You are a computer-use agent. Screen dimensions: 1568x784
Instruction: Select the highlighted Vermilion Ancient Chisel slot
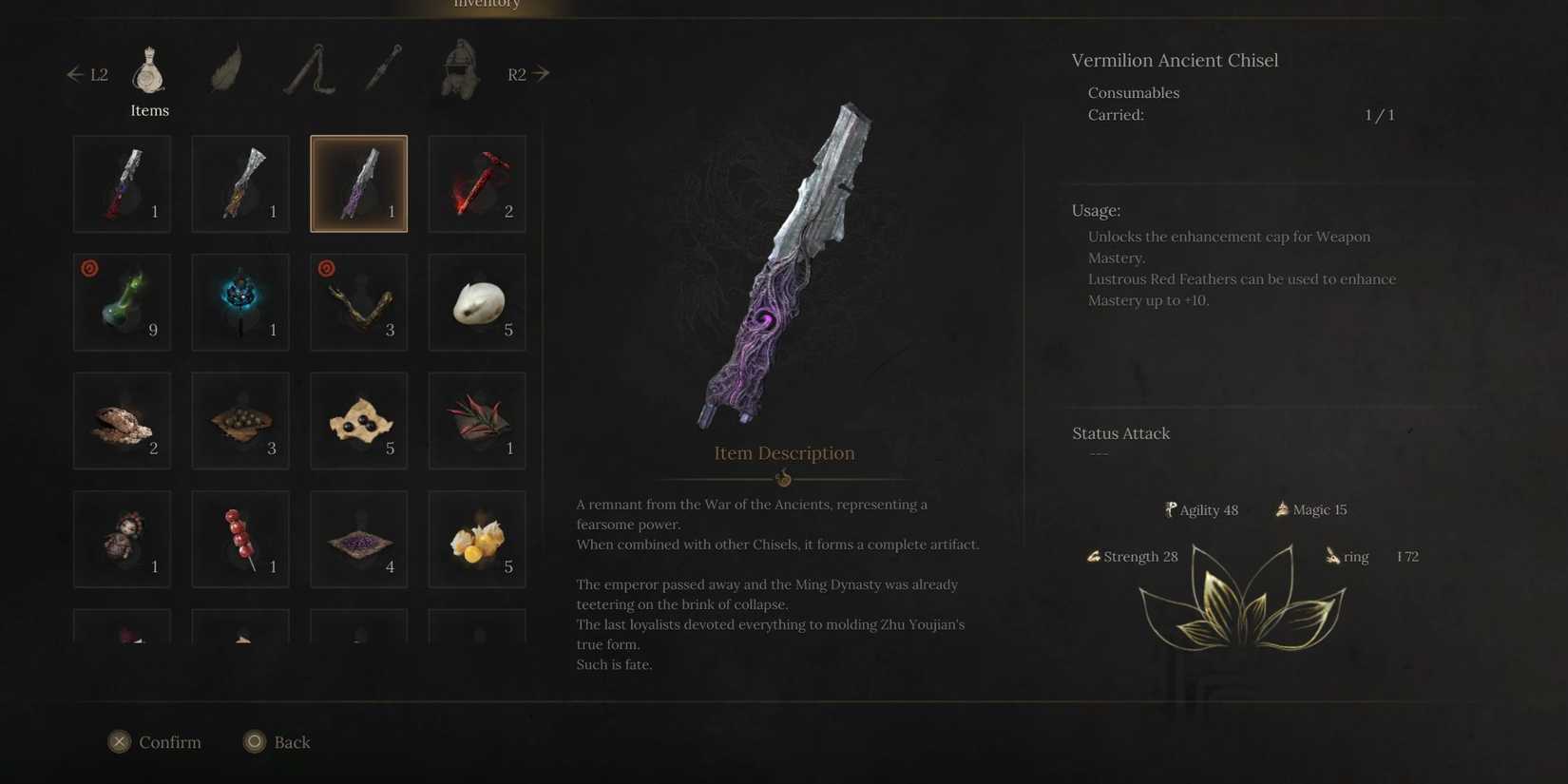pos(358,182)
